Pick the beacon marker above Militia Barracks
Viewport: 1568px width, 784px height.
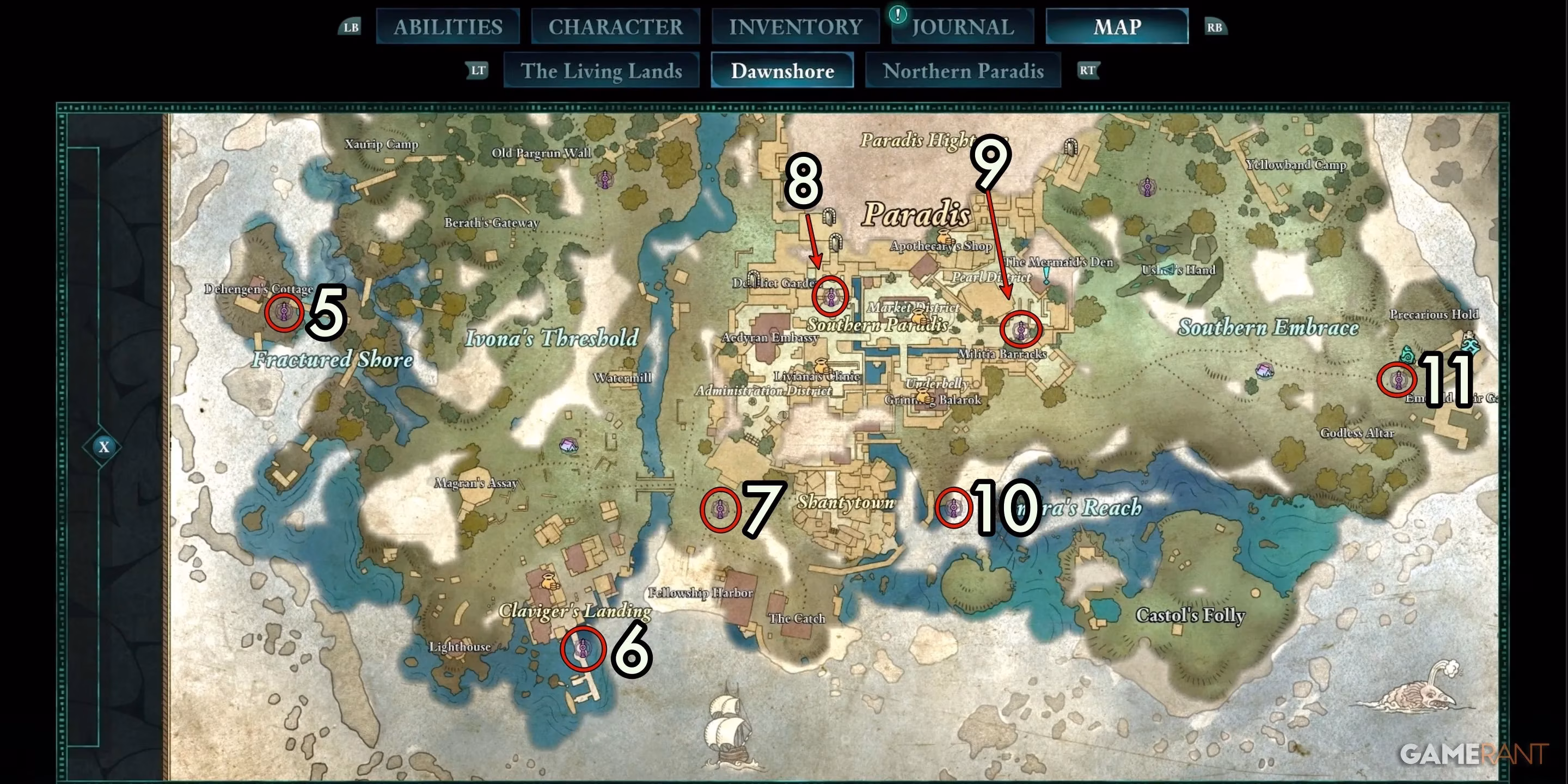coord(1021,330)
